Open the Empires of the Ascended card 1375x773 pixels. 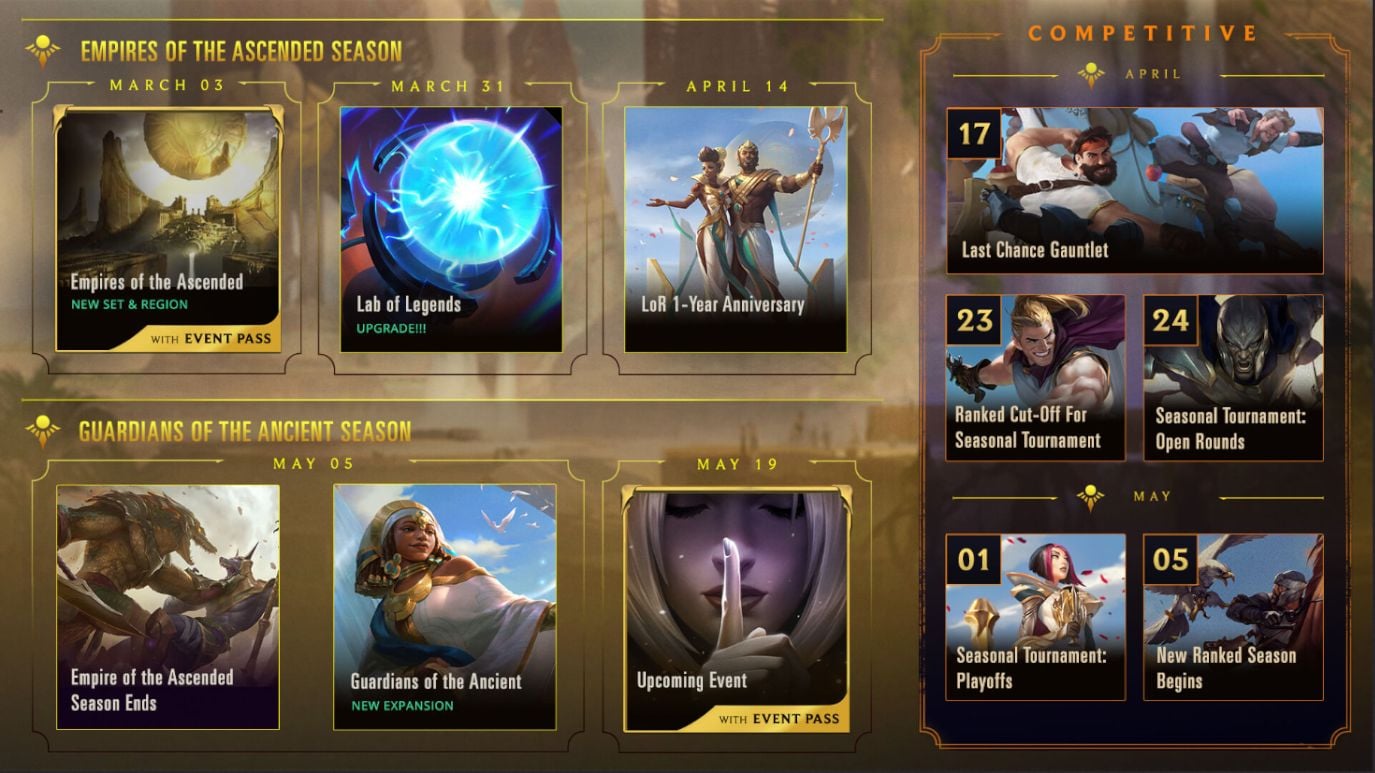(x=168, y=229)
